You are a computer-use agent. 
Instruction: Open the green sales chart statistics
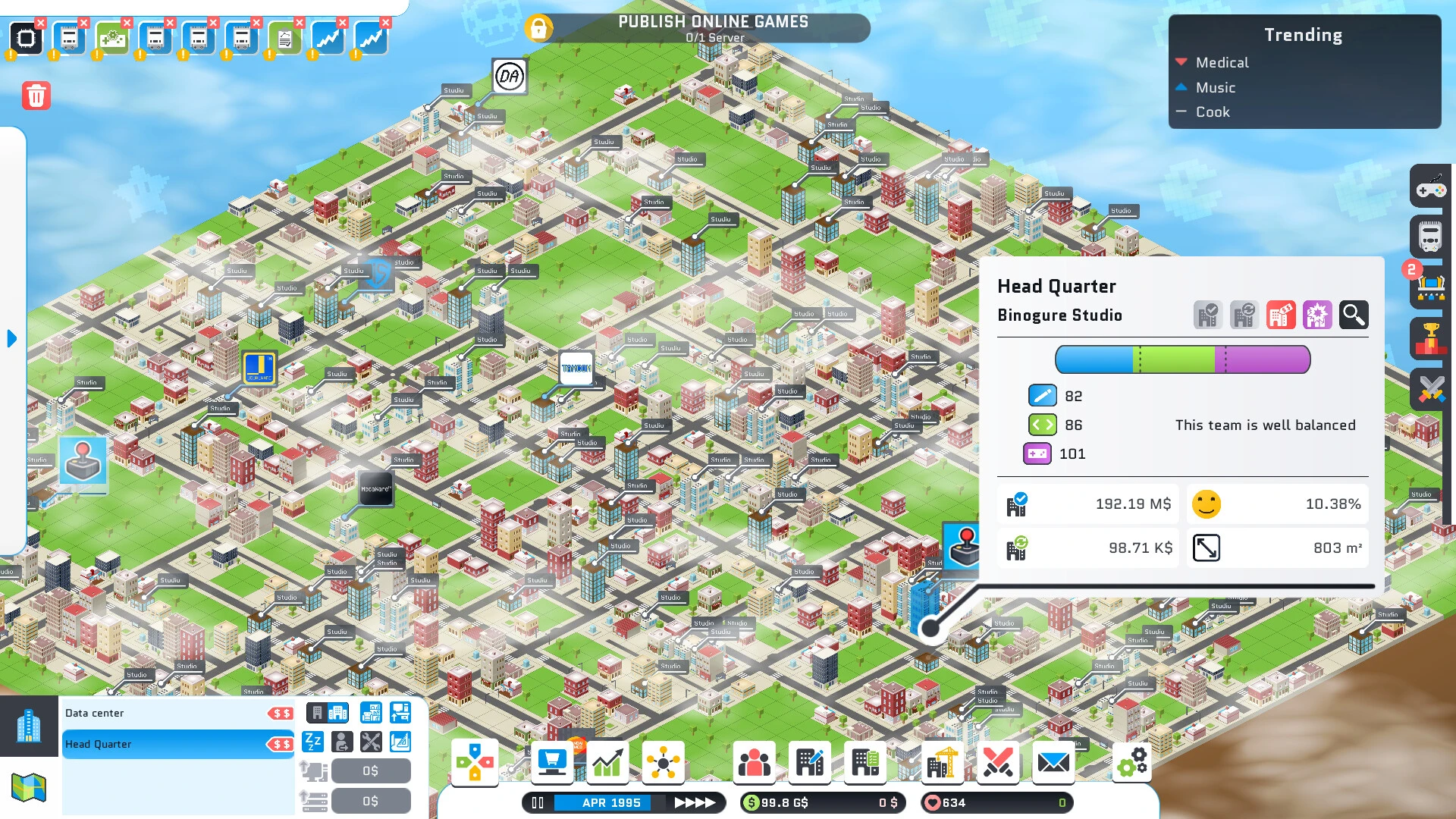(x=607, y=761)
